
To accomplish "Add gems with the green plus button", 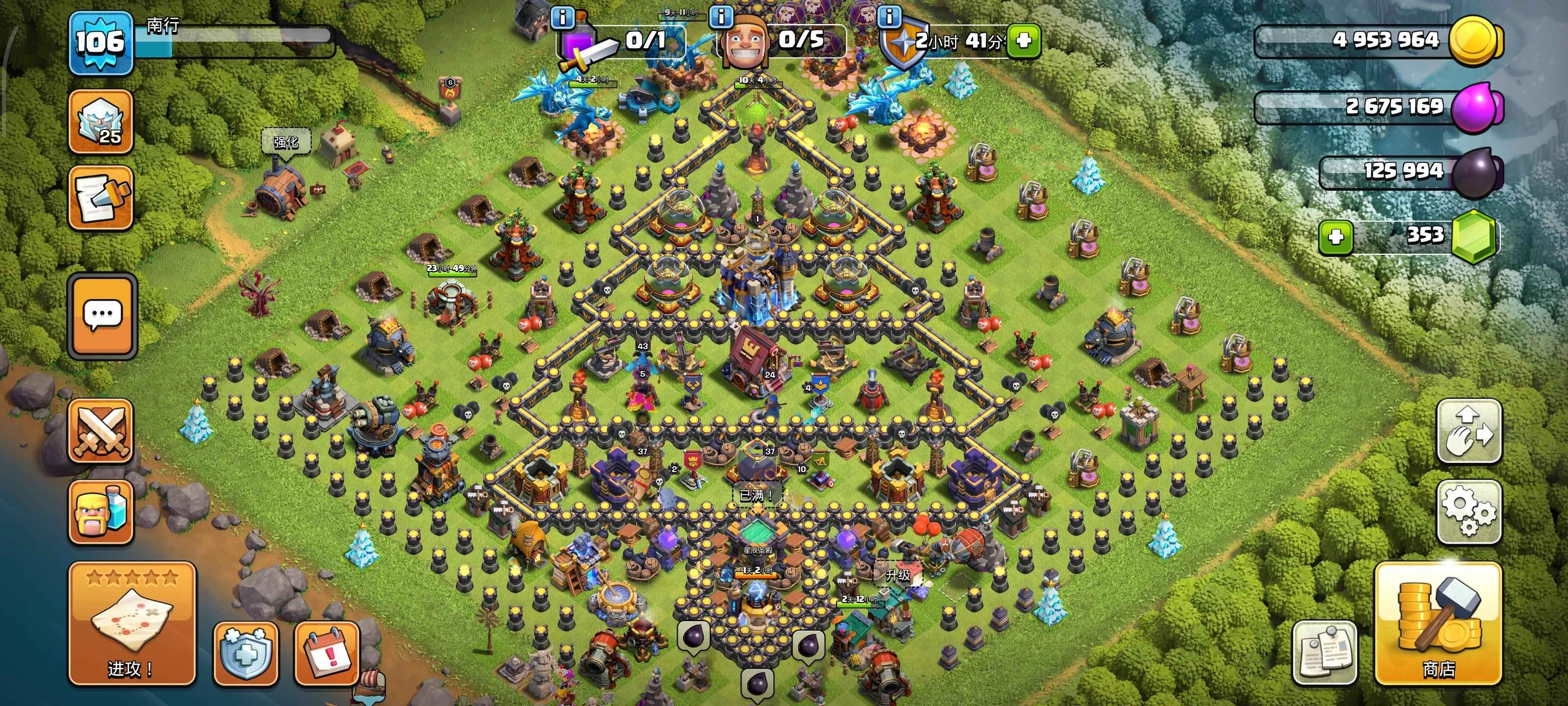I will (x=1335, y=236).
